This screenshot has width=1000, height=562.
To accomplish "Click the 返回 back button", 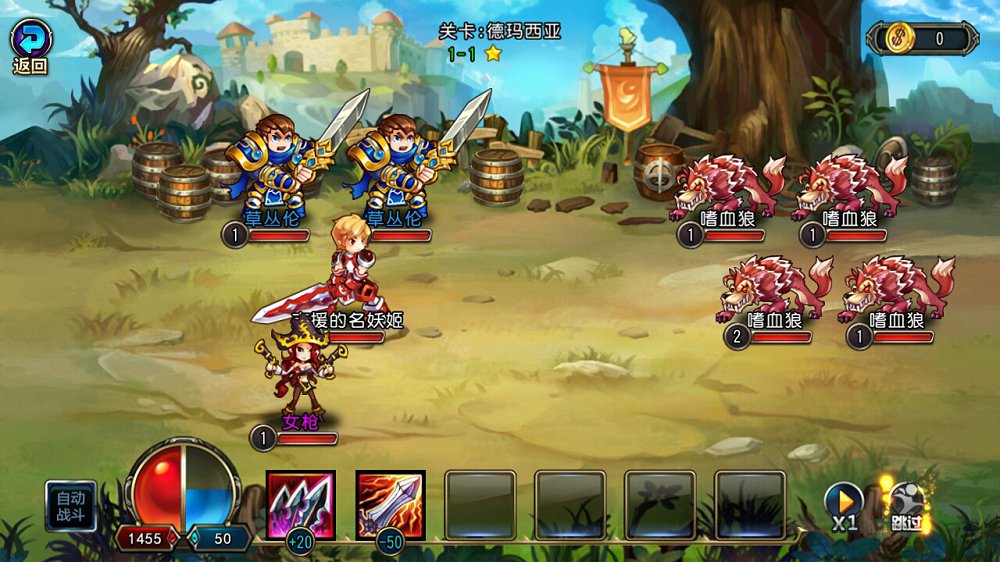I will click(30, 46).
